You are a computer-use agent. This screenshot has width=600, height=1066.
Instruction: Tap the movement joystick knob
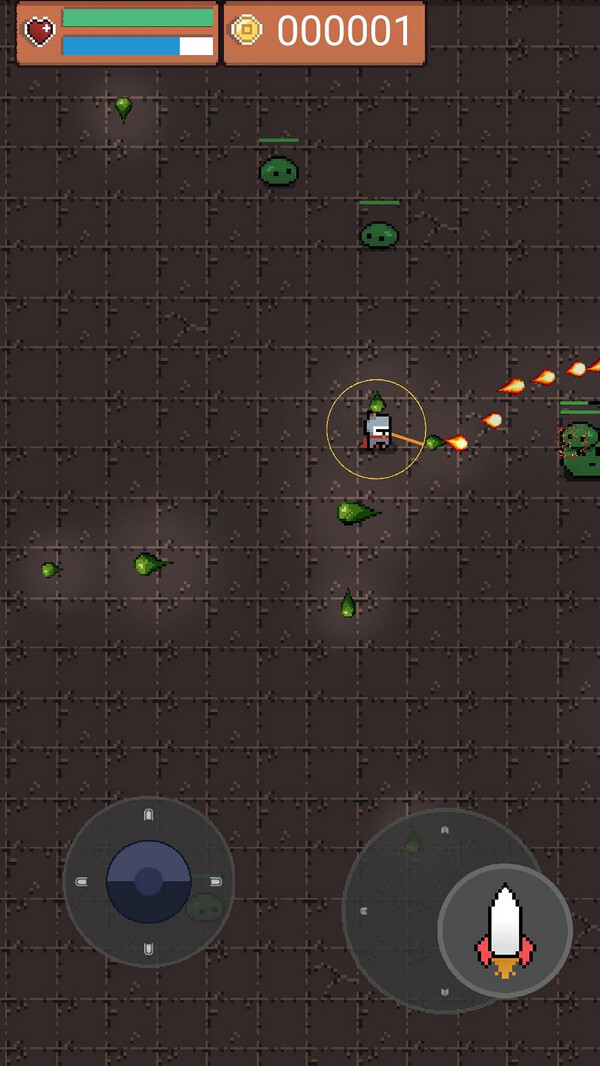[x=149, y=881]
